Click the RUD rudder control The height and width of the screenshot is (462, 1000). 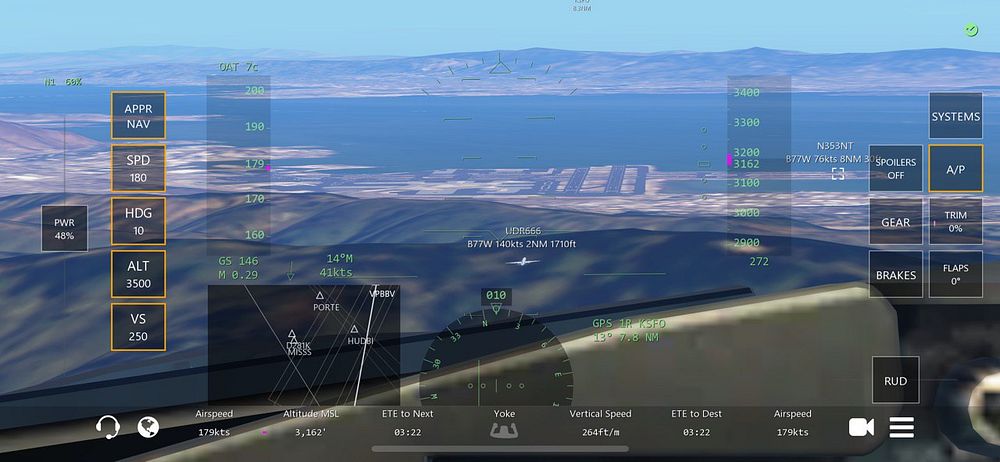(x=895, y=381)
